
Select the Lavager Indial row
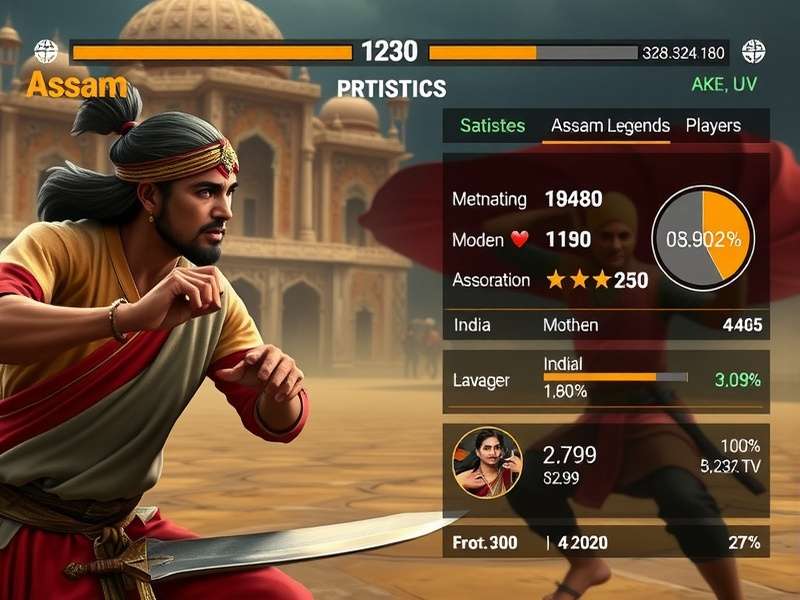tap(606, 380)
